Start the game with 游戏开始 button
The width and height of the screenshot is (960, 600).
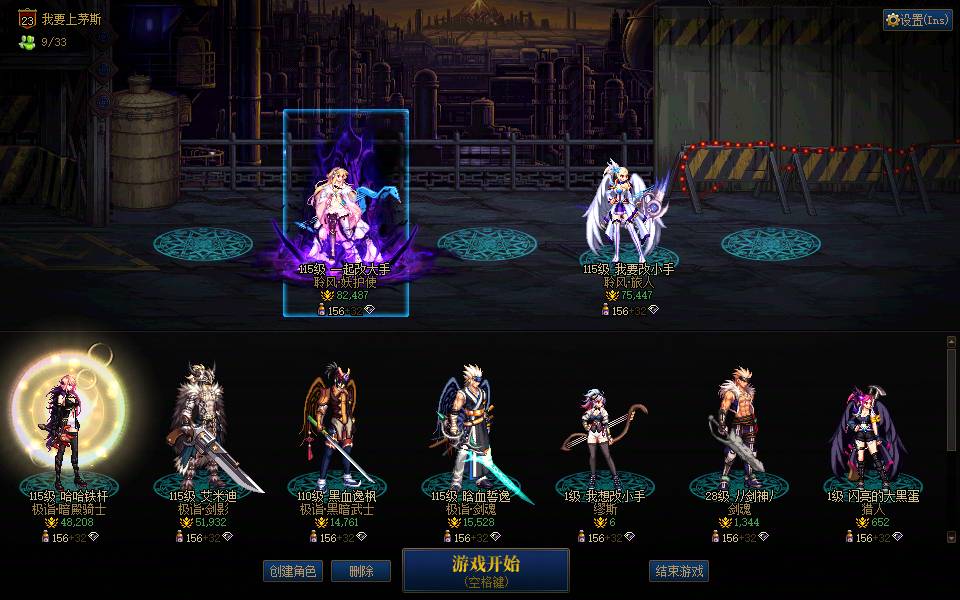click(x=486, y=570)
